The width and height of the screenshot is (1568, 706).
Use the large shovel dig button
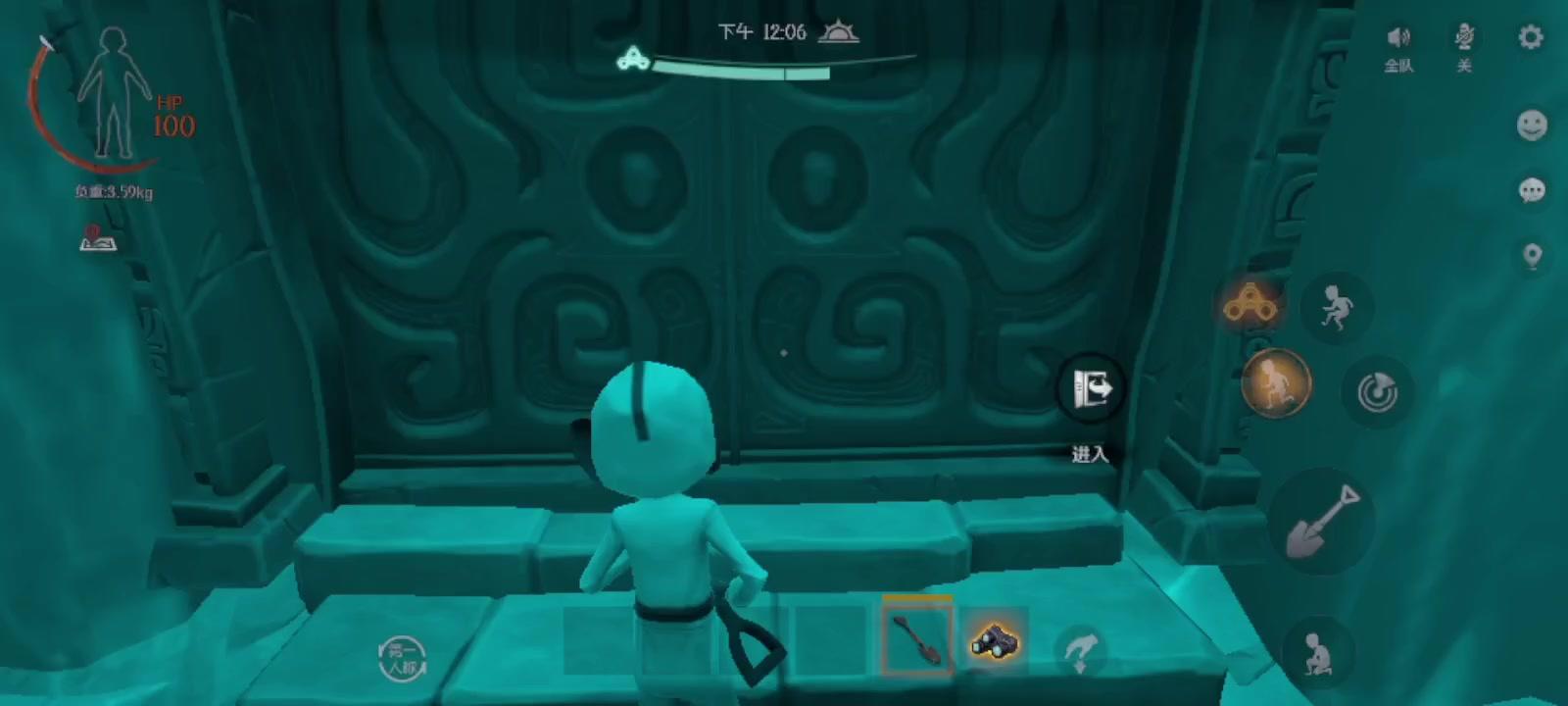click(1322, 521)
